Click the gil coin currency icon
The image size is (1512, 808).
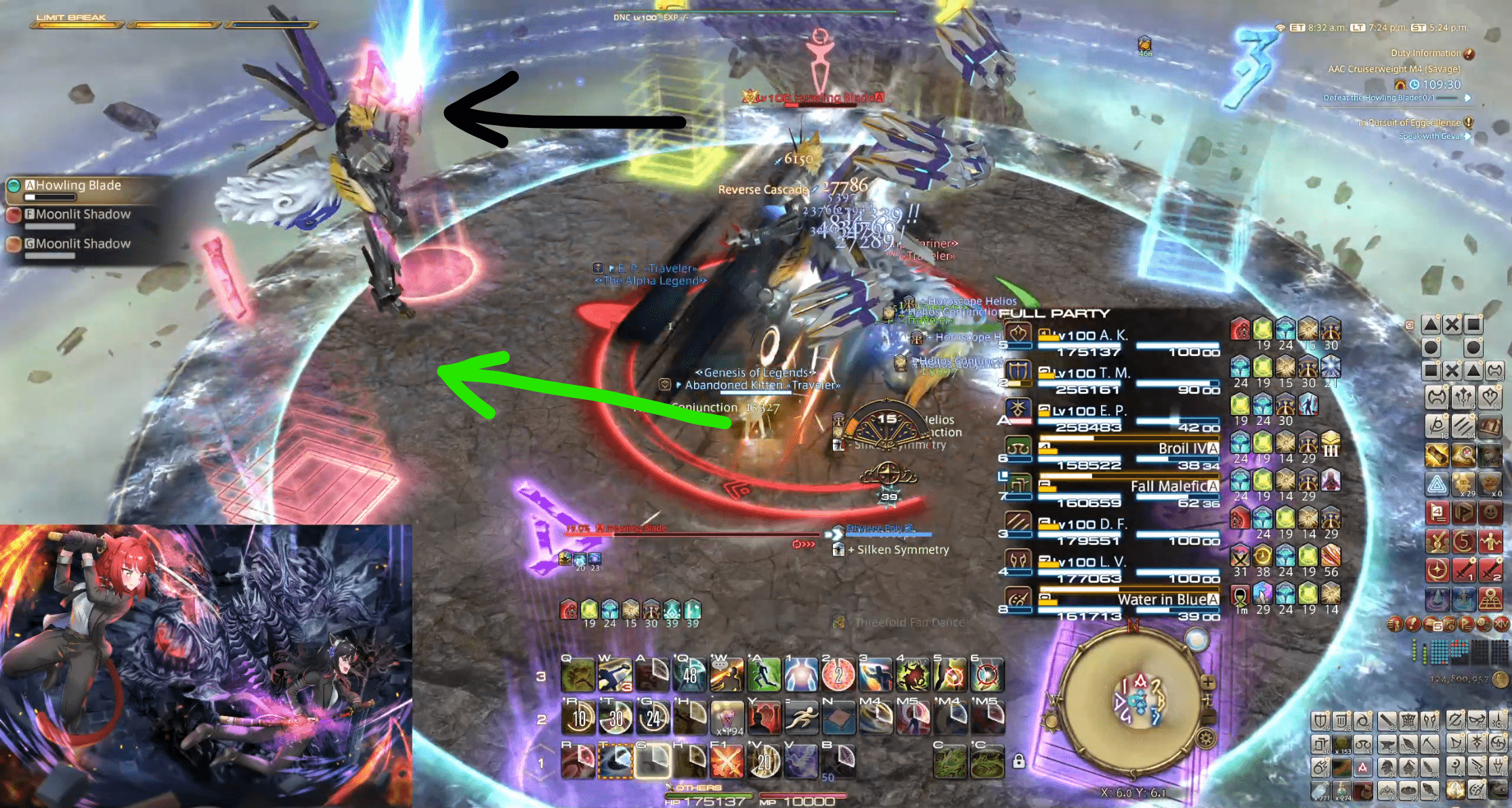click(x=1500, y=679)
